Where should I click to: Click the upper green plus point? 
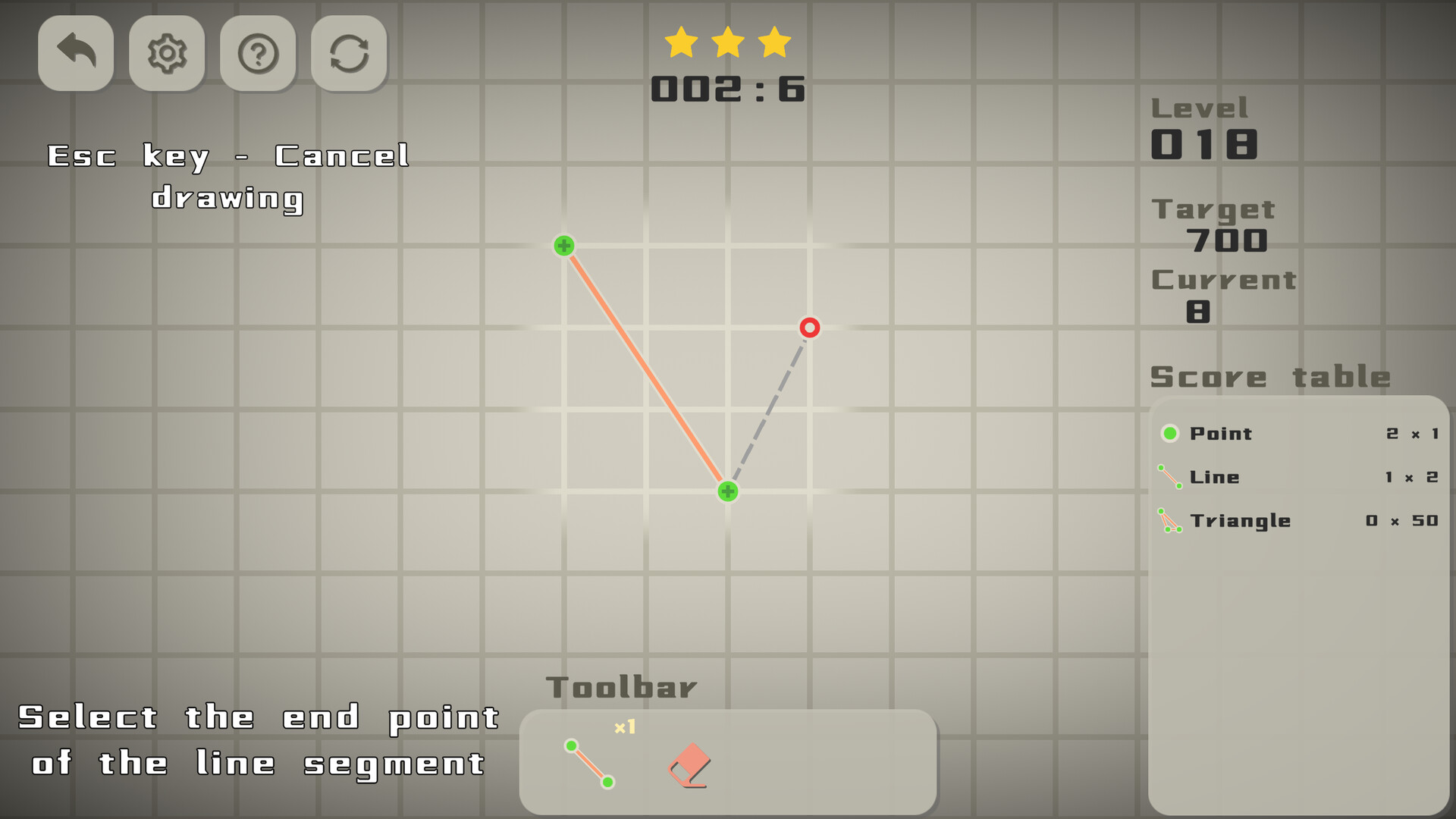pos(564,246)
